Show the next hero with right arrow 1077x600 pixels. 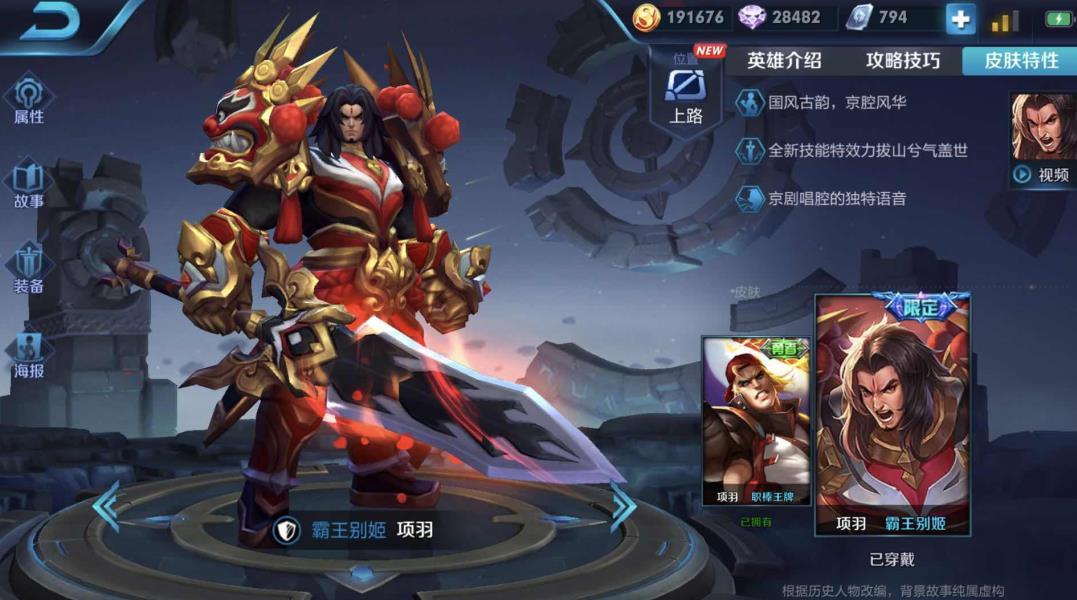pyautogui.click(x=623, y=507)
